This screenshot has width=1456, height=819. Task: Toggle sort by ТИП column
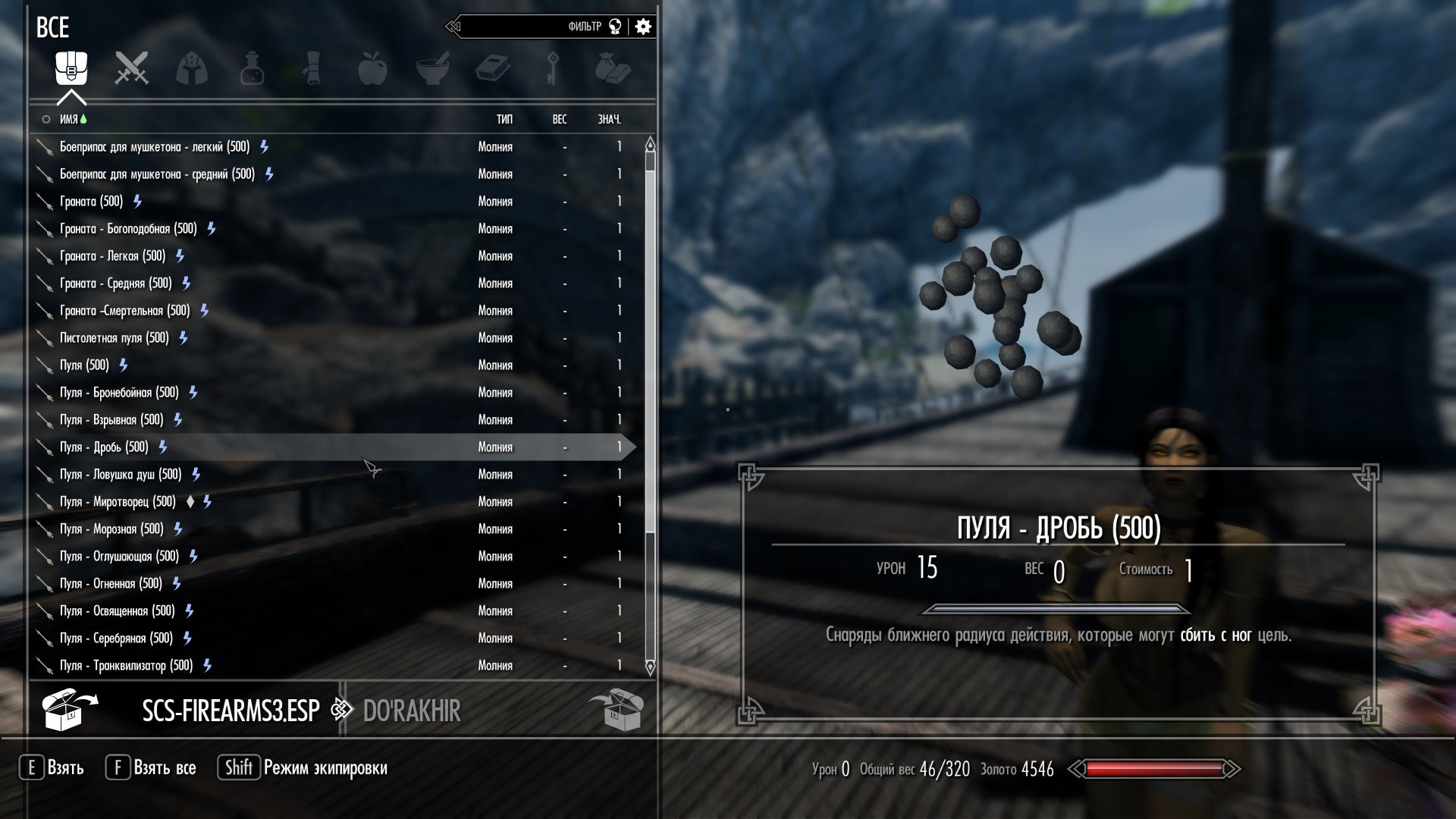tap(504, 119)
